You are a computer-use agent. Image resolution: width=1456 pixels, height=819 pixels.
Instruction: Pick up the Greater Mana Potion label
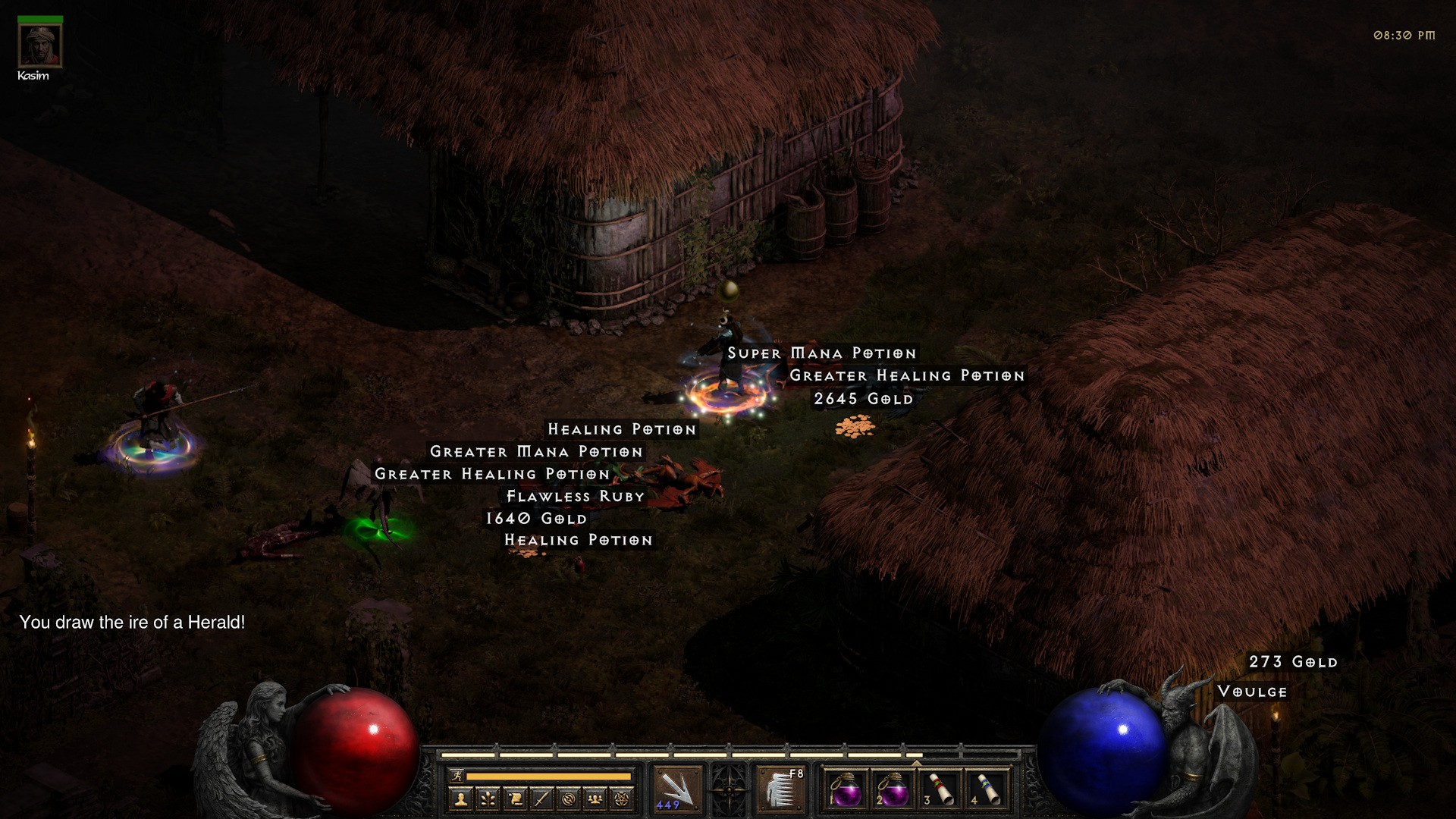[x=536, y=452]
